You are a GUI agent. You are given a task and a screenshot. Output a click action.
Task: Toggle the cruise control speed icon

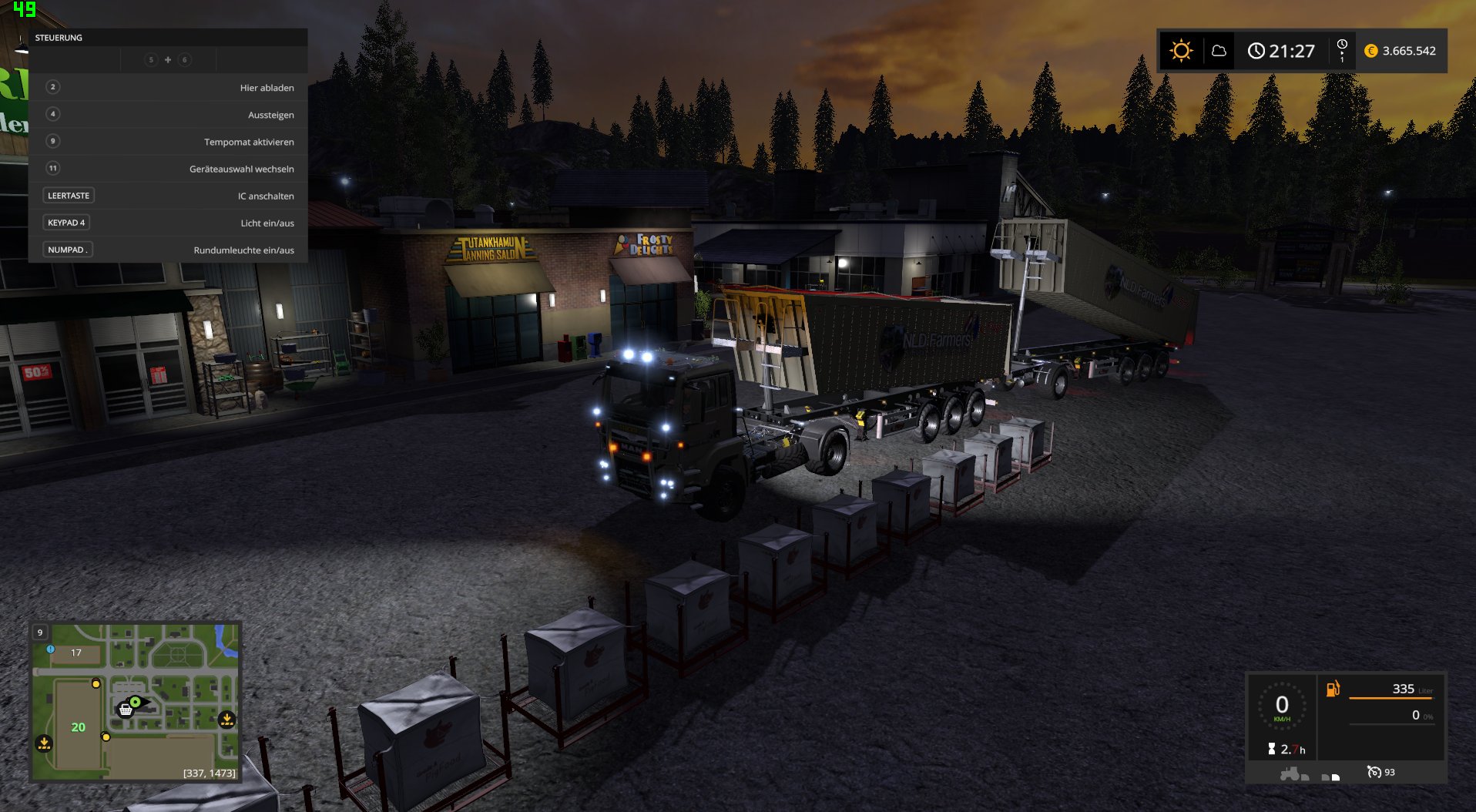[1374, 772]
